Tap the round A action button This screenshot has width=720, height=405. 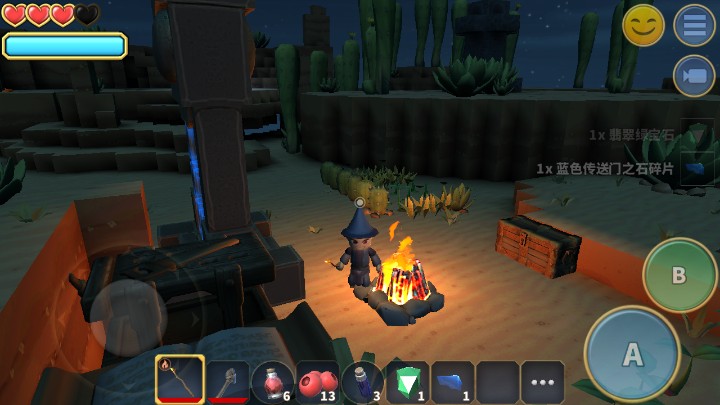[x=632, y=354]
